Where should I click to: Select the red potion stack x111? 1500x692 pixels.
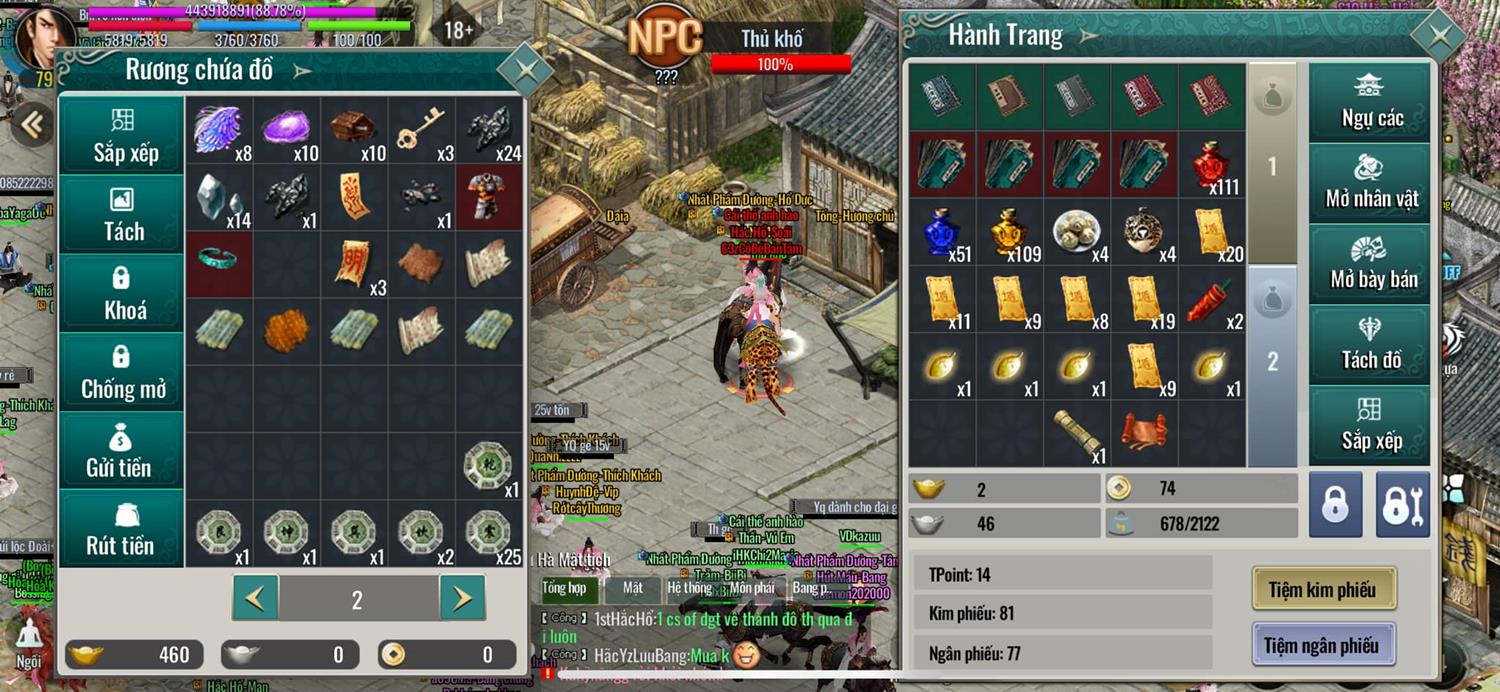[1212, 165]
